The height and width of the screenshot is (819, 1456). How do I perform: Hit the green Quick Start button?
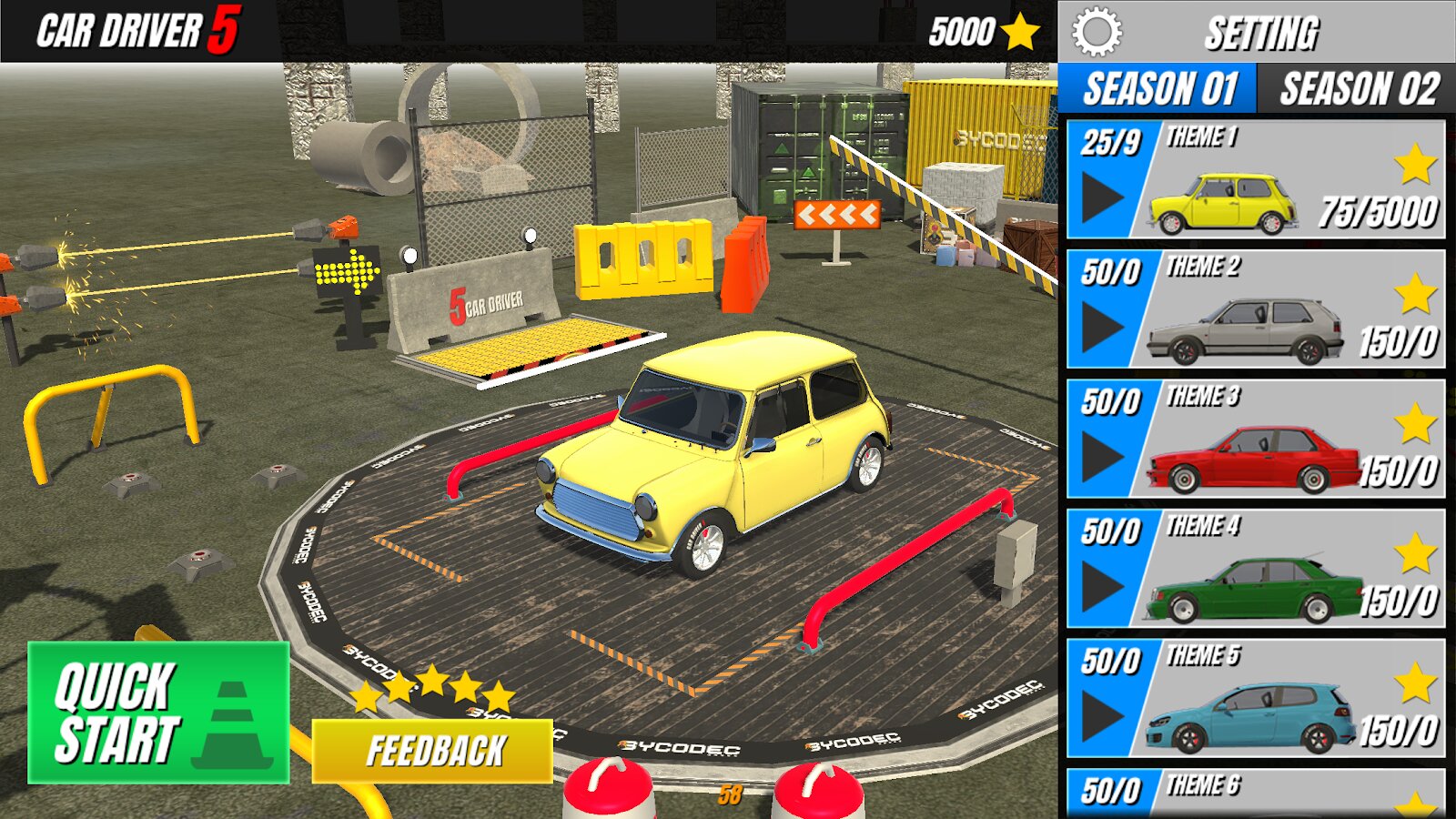[x=159, y=713]
